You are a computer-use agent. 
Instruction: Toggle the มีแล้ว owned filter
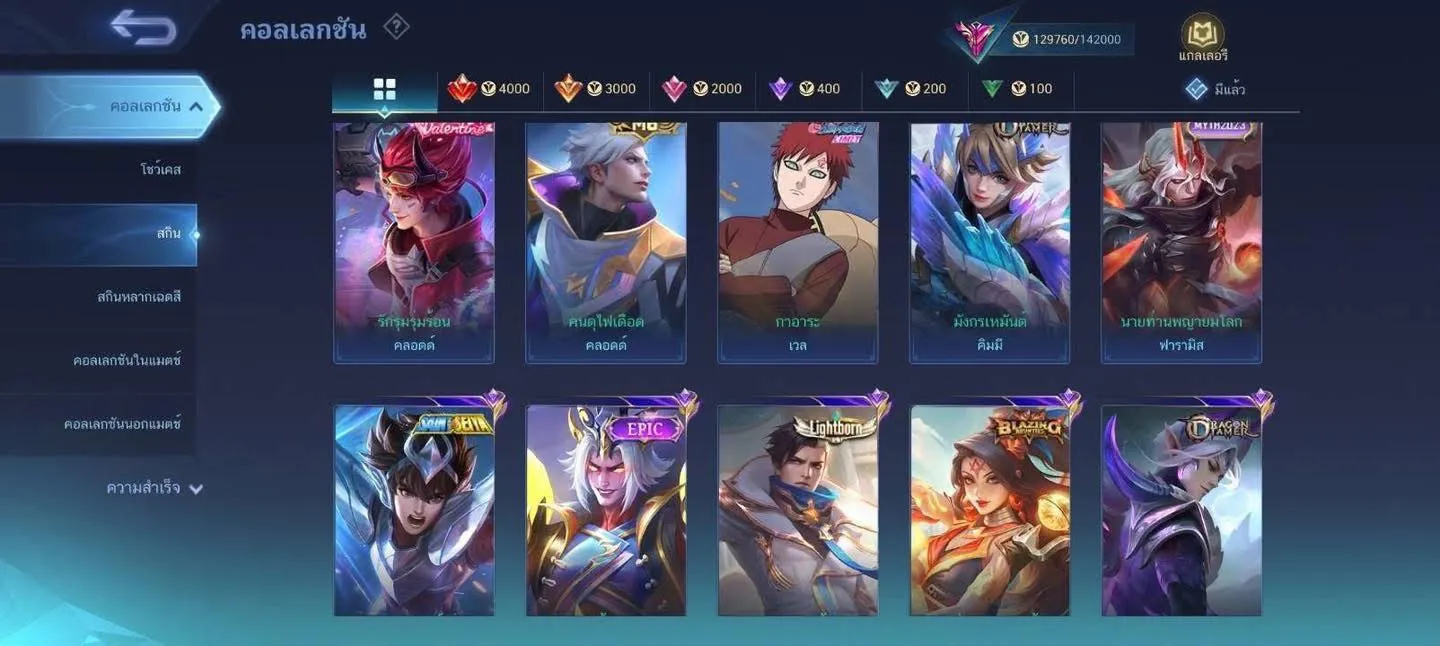pos(1215,89)
